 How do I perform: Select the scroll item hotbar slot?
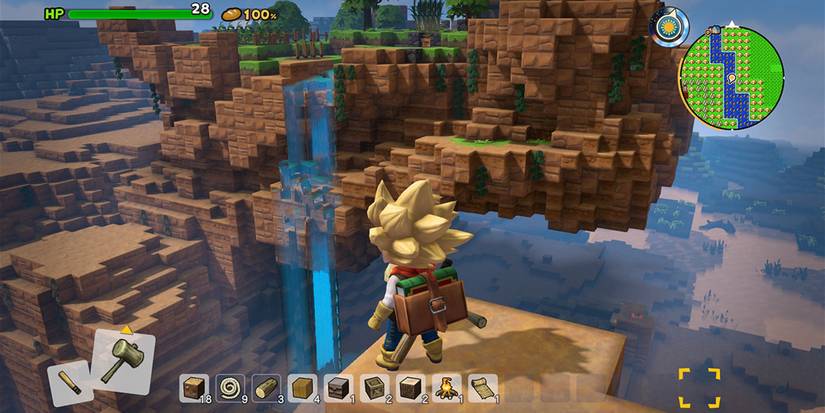[483, 387]
